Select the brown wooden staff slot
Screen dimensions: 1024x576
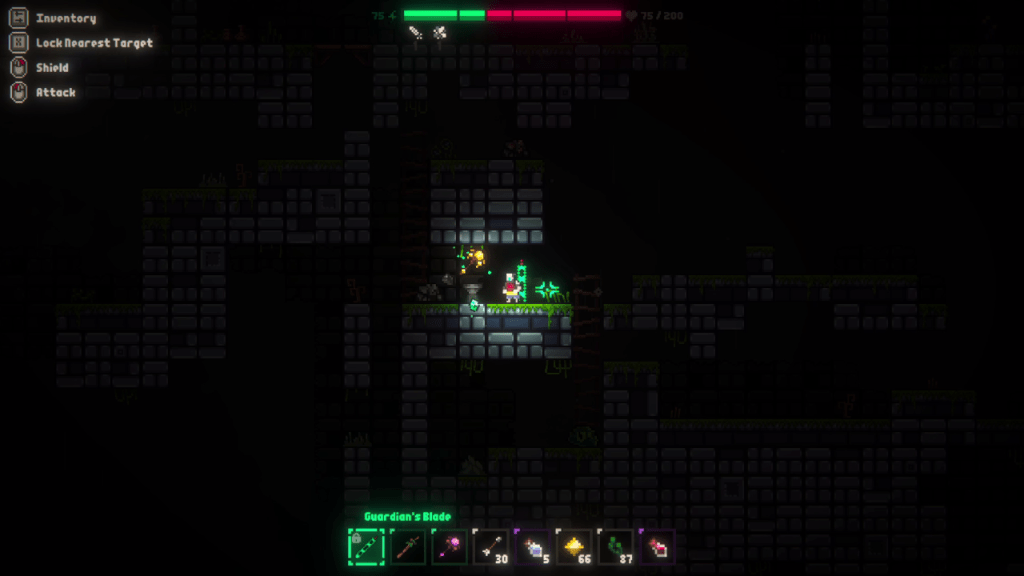point(408,547)
